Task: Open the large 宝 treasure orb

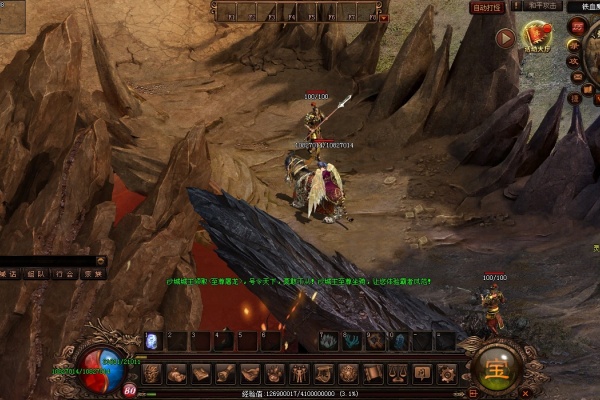Action: click(x=496, y=367)
